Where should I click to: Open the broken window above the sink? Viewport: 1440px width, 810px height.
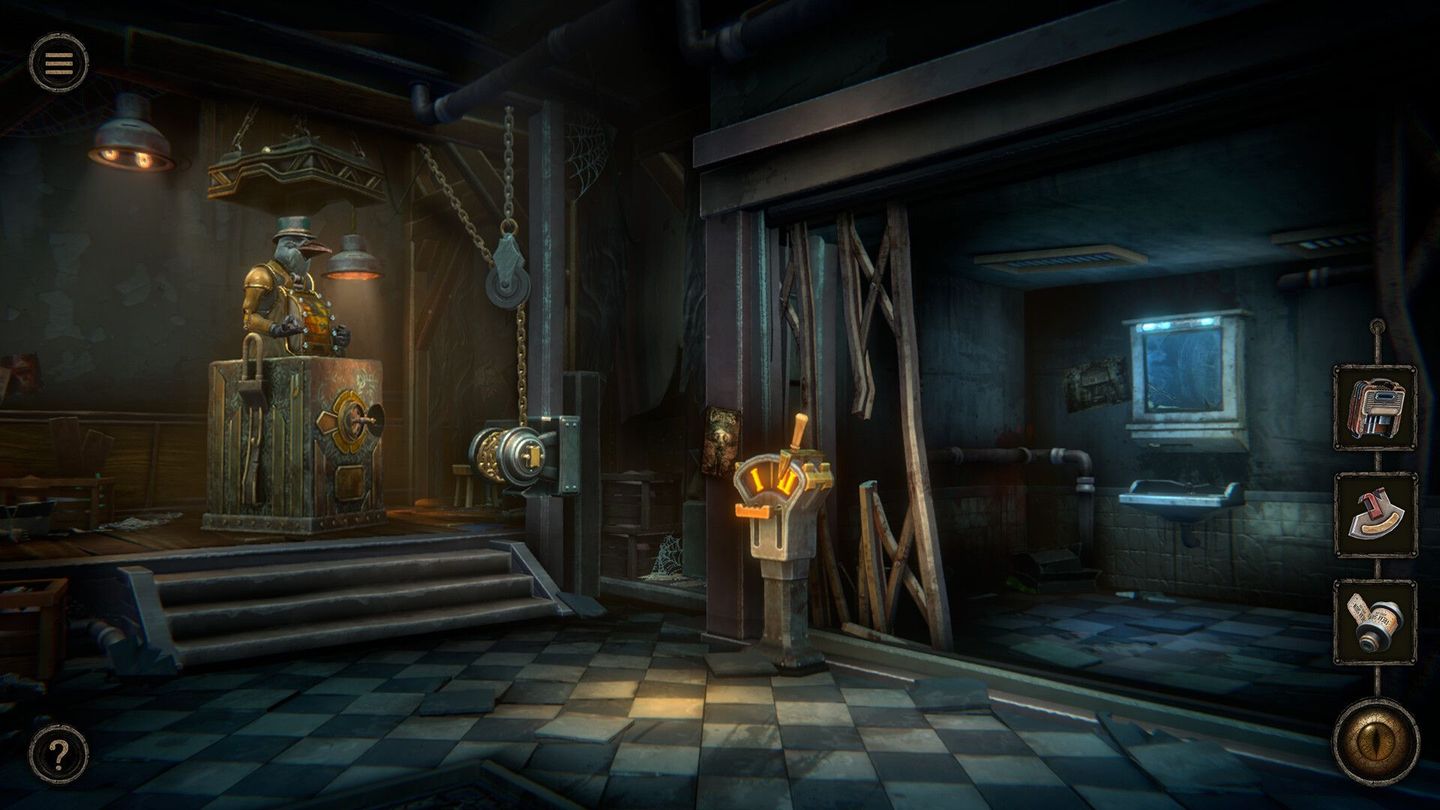click(x=1185, y=370)
